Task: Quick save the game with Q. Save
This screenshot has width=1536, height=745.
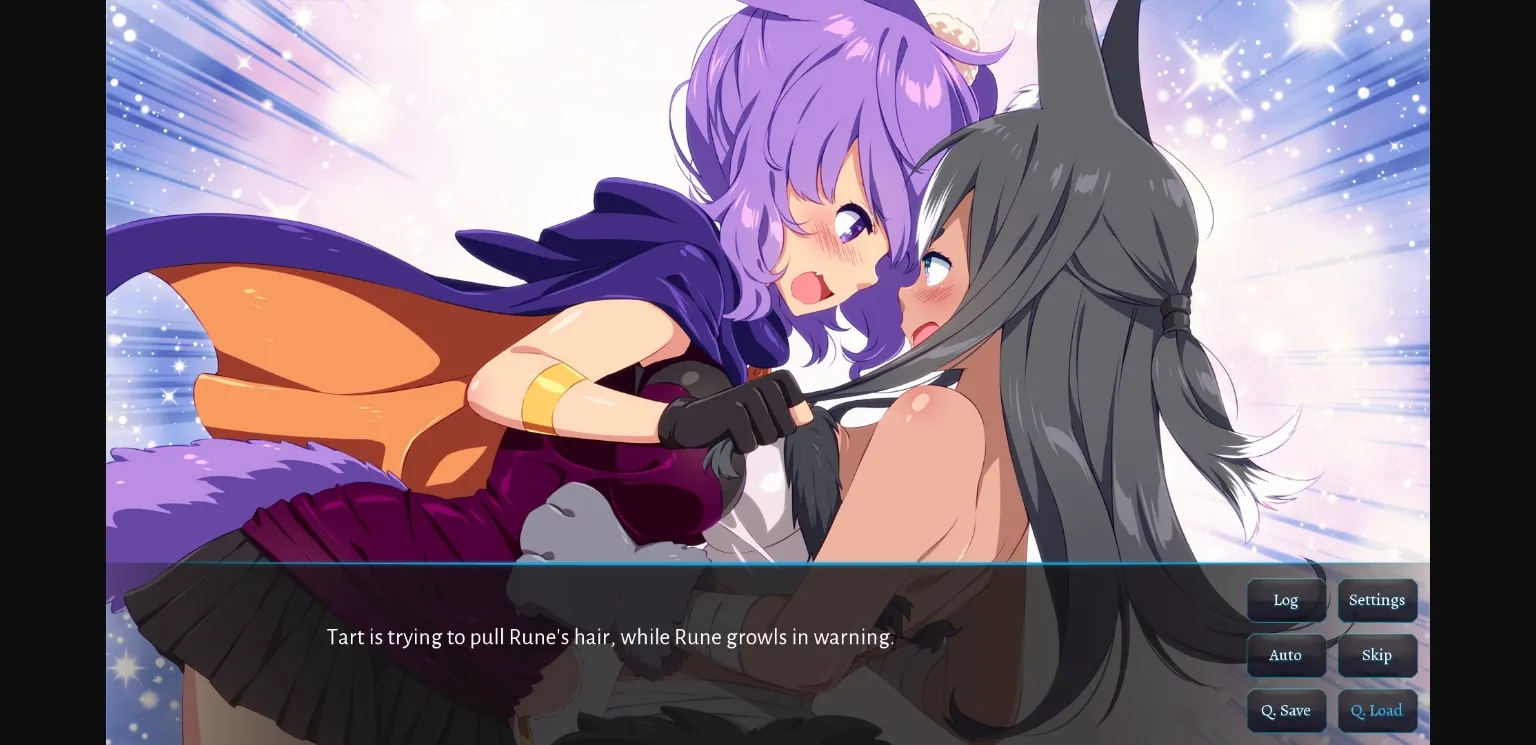Action: (1286, 710)
